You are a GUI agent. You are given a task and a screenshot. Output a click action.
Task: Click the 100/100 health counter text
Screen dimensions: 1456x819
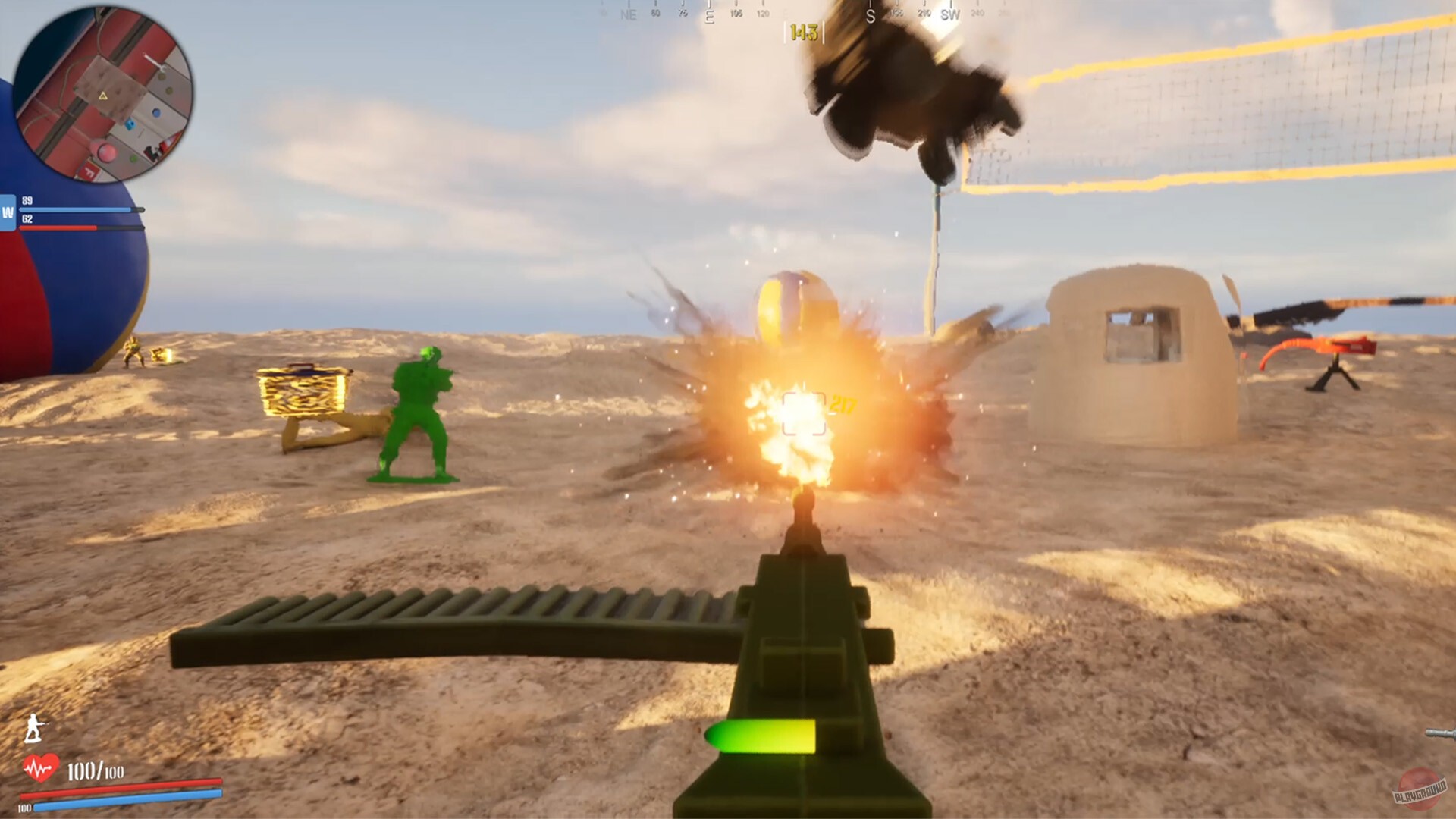pos(96,770)
